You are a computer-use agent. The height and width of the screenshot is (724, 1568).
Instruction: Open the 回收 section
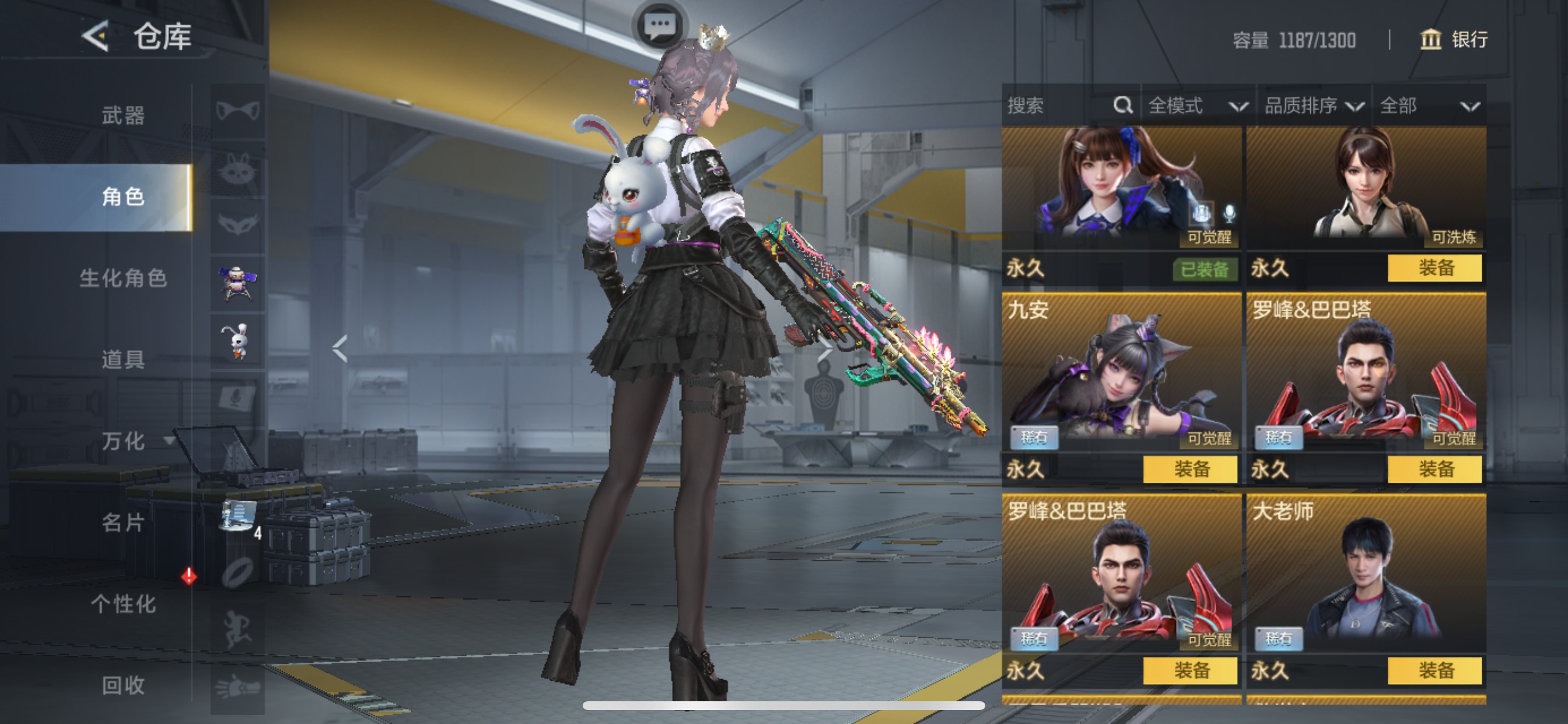click(x=123, y=686)
